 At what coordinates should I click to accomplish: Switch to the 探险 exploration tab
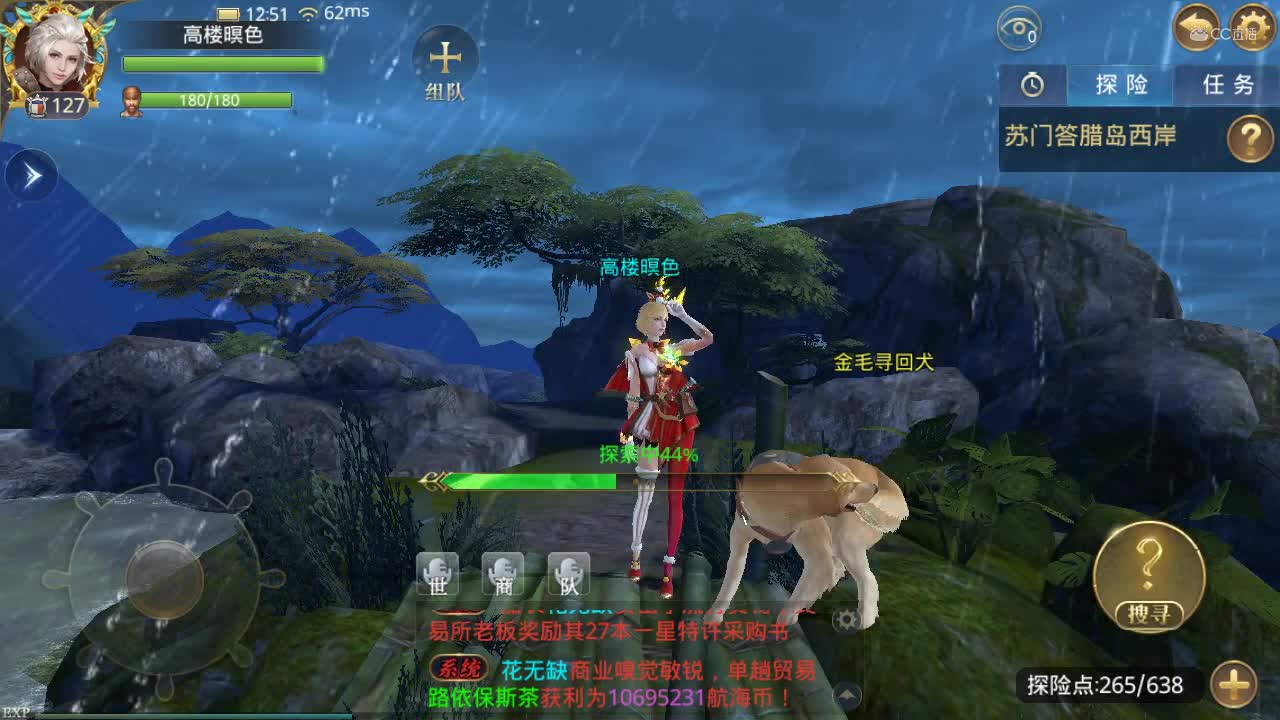click(1119, 86)
